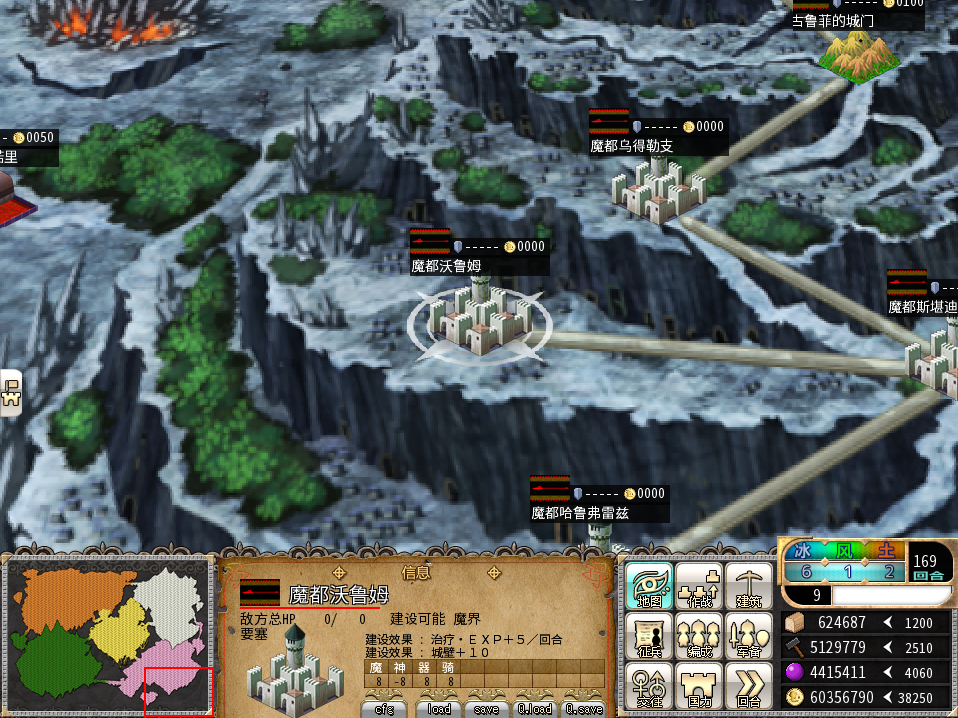Select the 魔都乌得勒支 castle label
The image size is (958, 718).
[632, 146]
